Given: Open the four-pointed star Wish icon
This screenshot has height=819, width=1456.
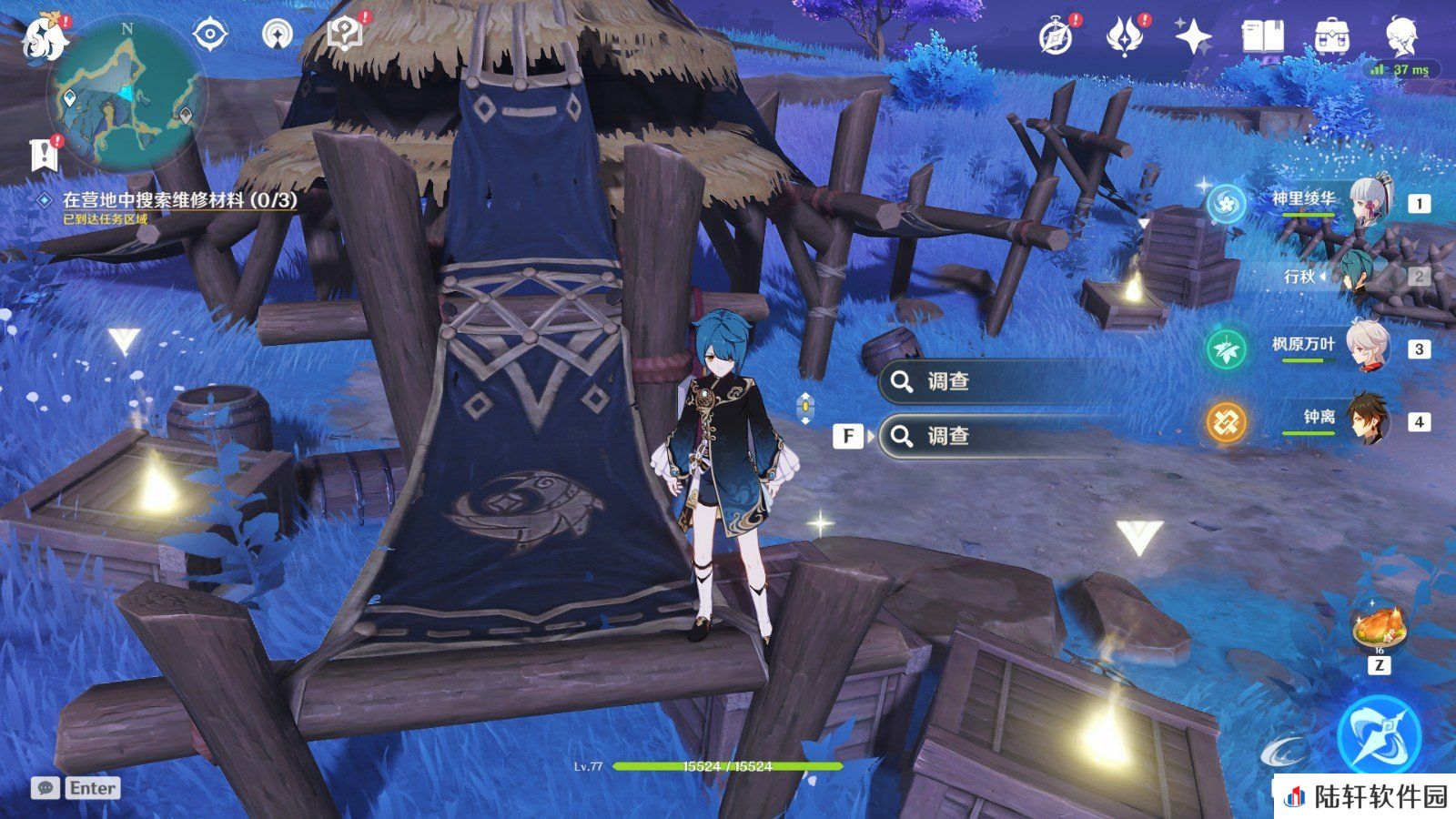Looking at the screenshot, I should pos(1193,37).
